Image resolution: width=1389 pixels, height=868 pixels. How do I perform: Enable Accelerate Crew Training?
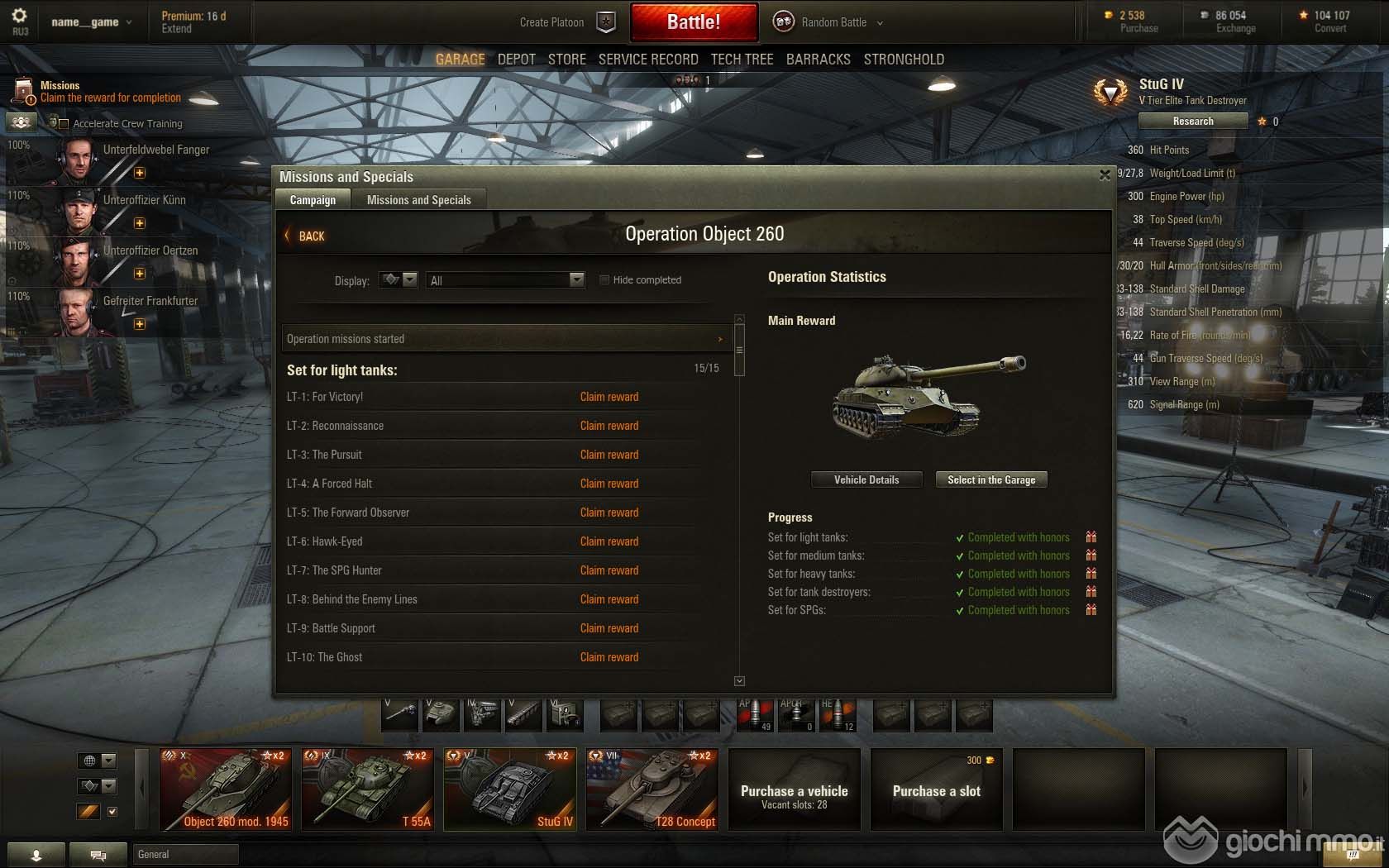point(64,124)
